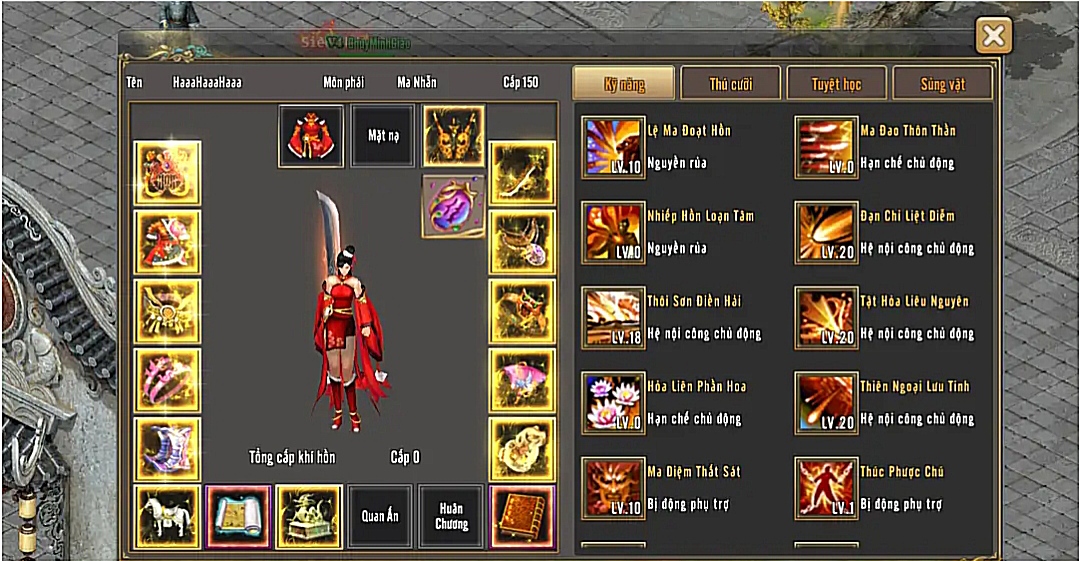Open the Quan Ấn slot
Image resolution: width=1080 pixels, height=561 pixels.
(x=379, y=516)
